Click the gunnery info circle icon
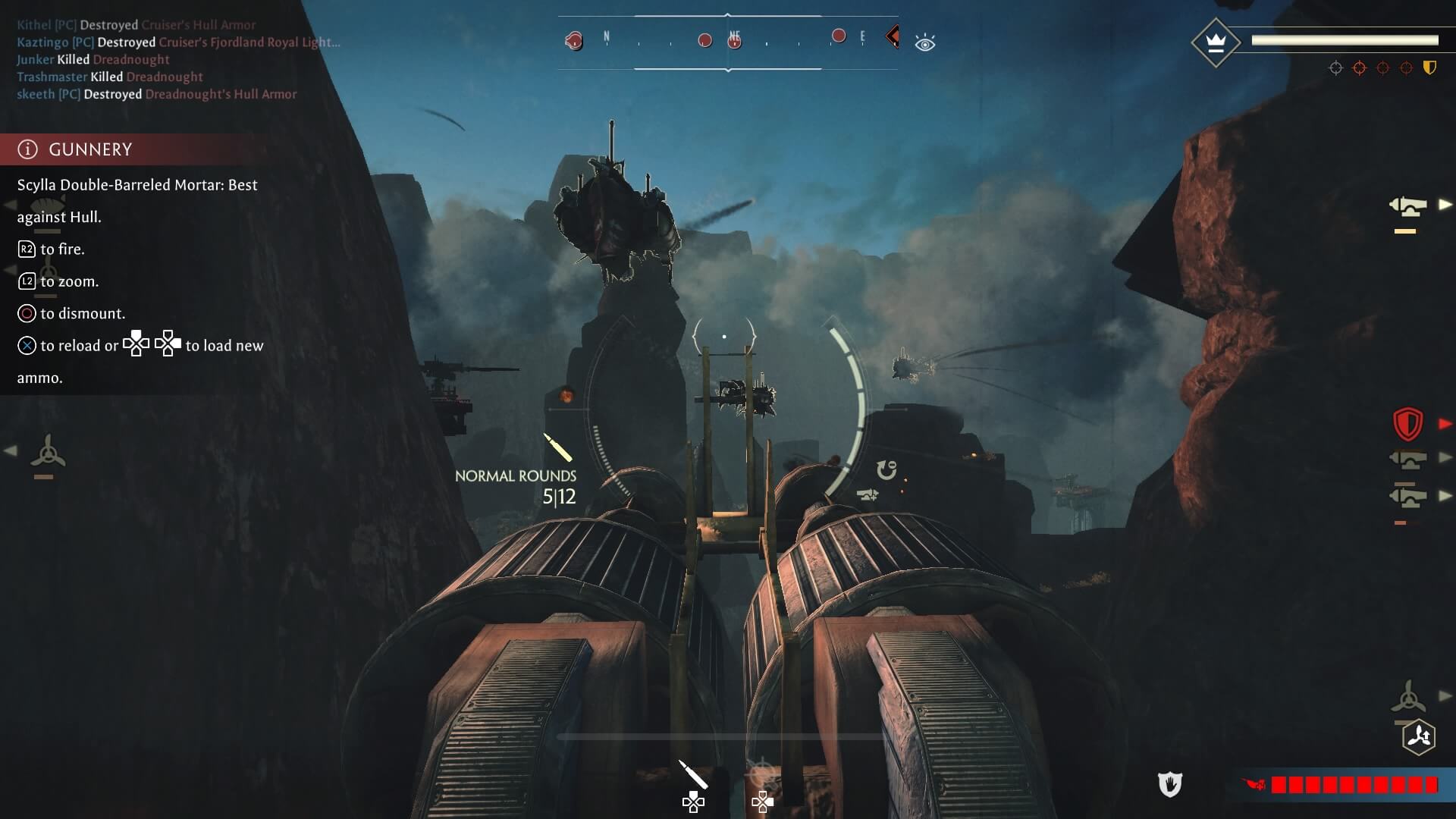This screenshot has width=1456, height=819. coord(27,149)
